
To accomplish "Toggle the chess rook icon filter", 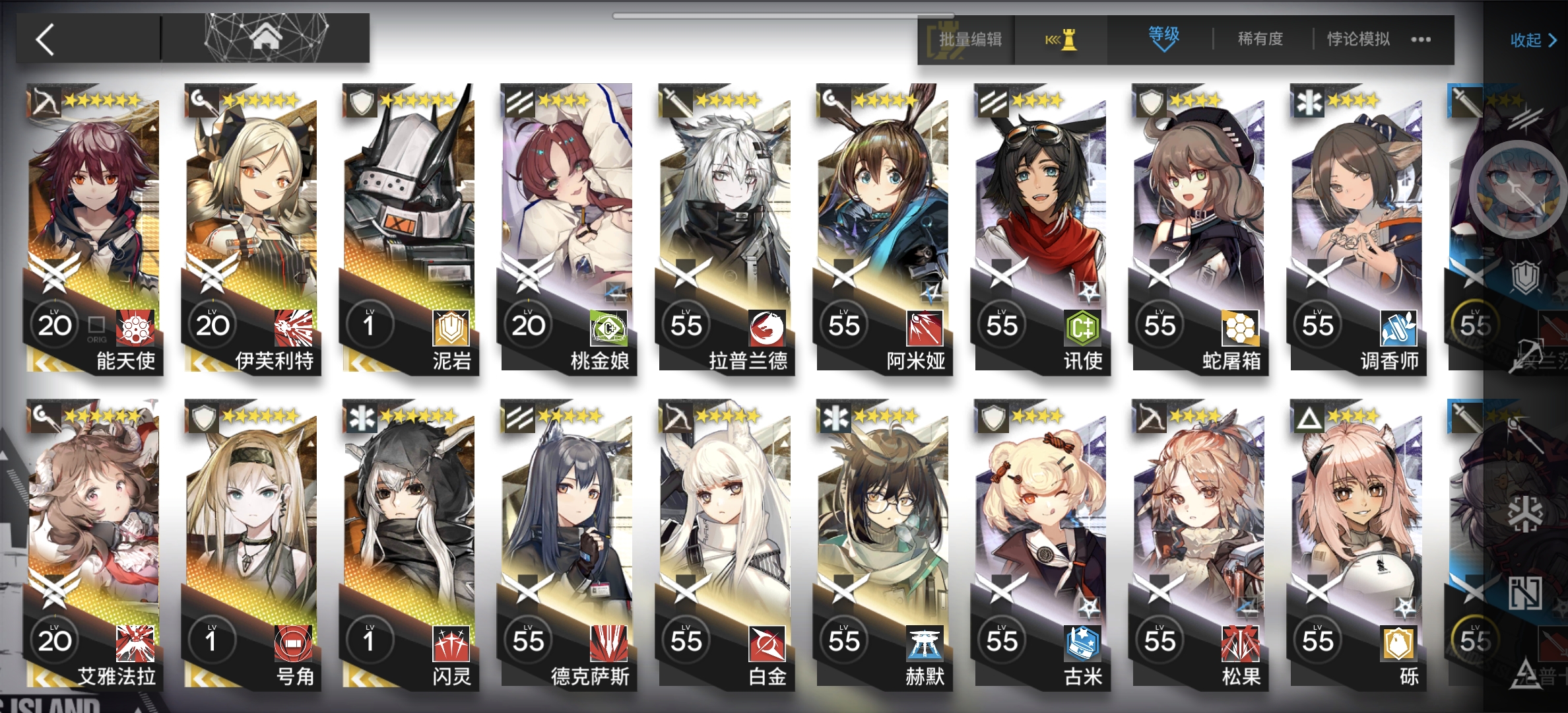I will (1062, 41).
